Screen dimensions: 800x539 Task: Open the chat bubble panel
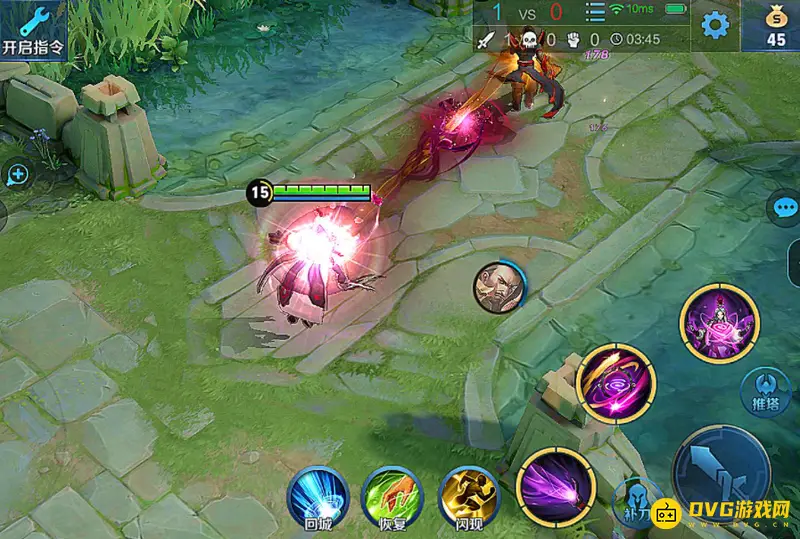point(784,208)
